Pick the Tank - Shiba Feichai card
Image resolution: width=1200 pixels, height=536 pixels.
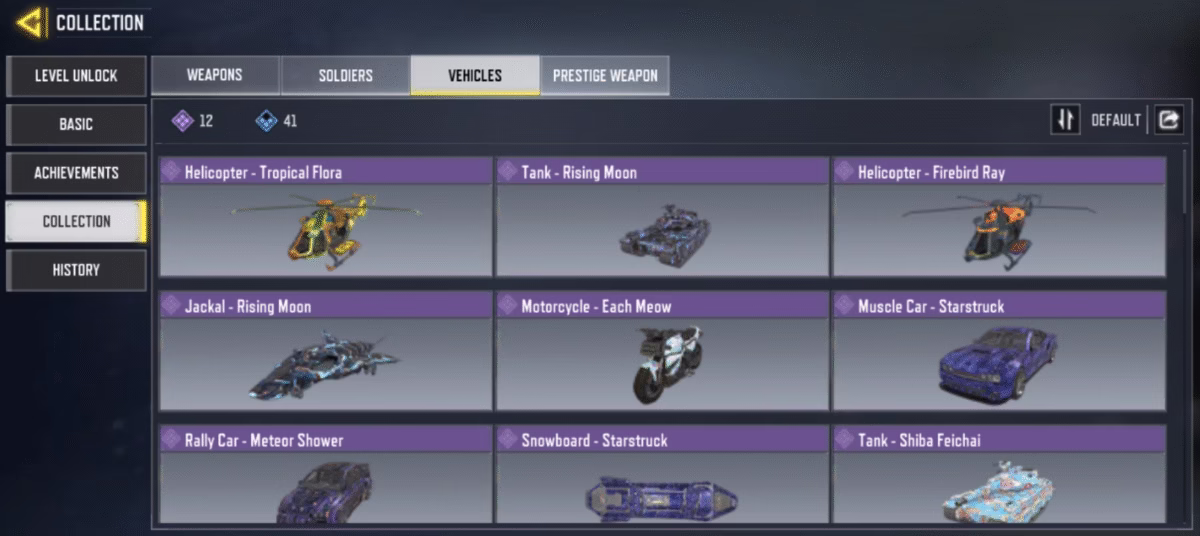click(999, 476)
